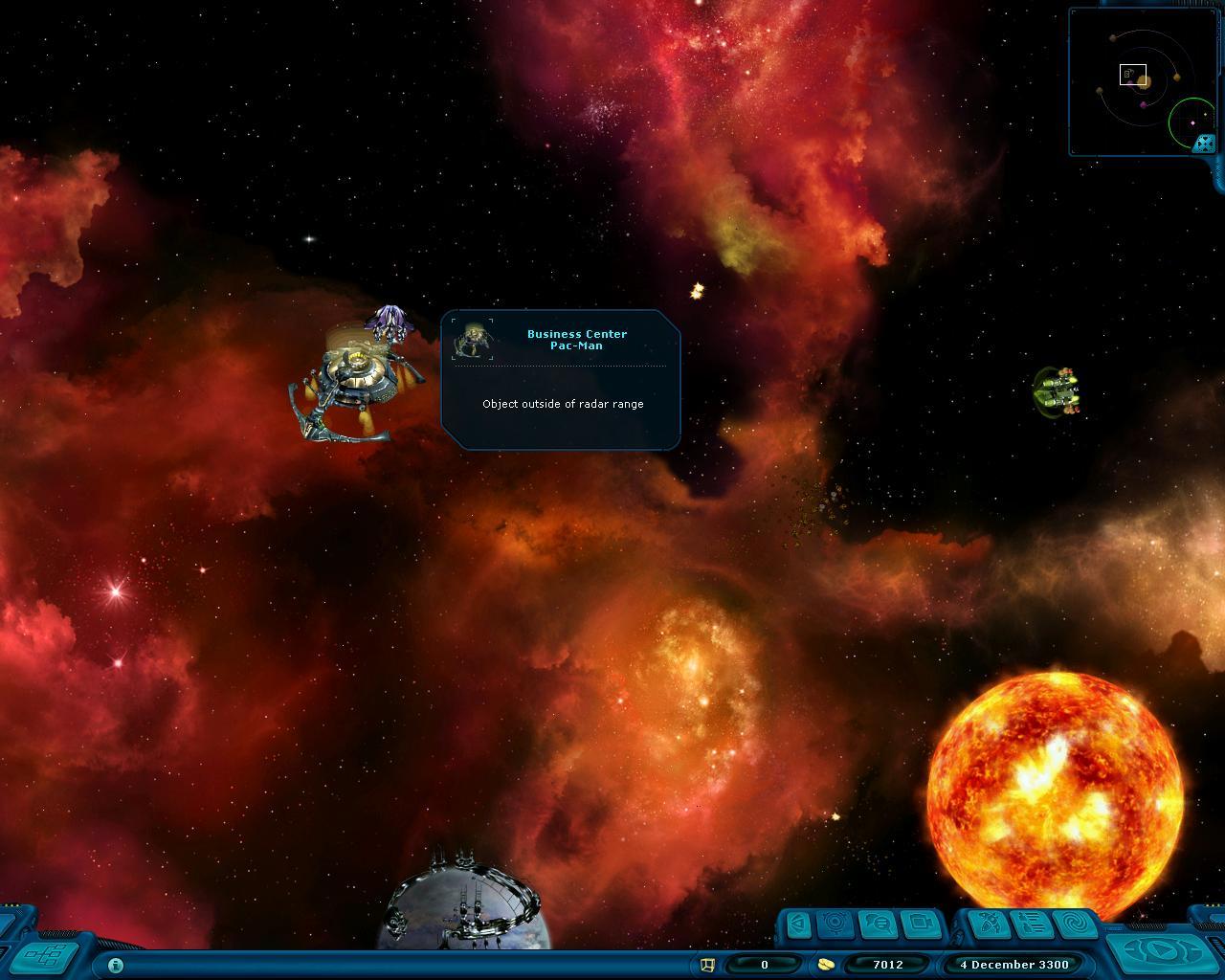Activate the video camera toolbar button
The height and width of the screenshot is (980, 1225).
pyautogui.click(x=921, y=924)
